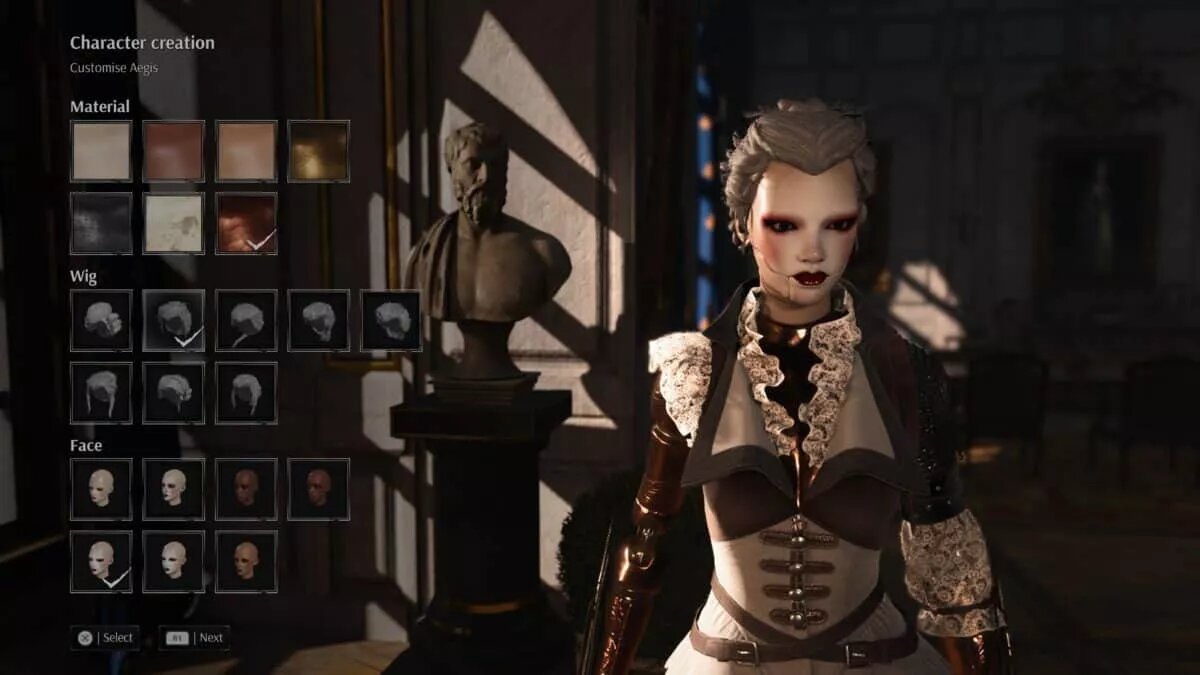Choose the stained off-white ivory material swatch

tap(173, 223)
